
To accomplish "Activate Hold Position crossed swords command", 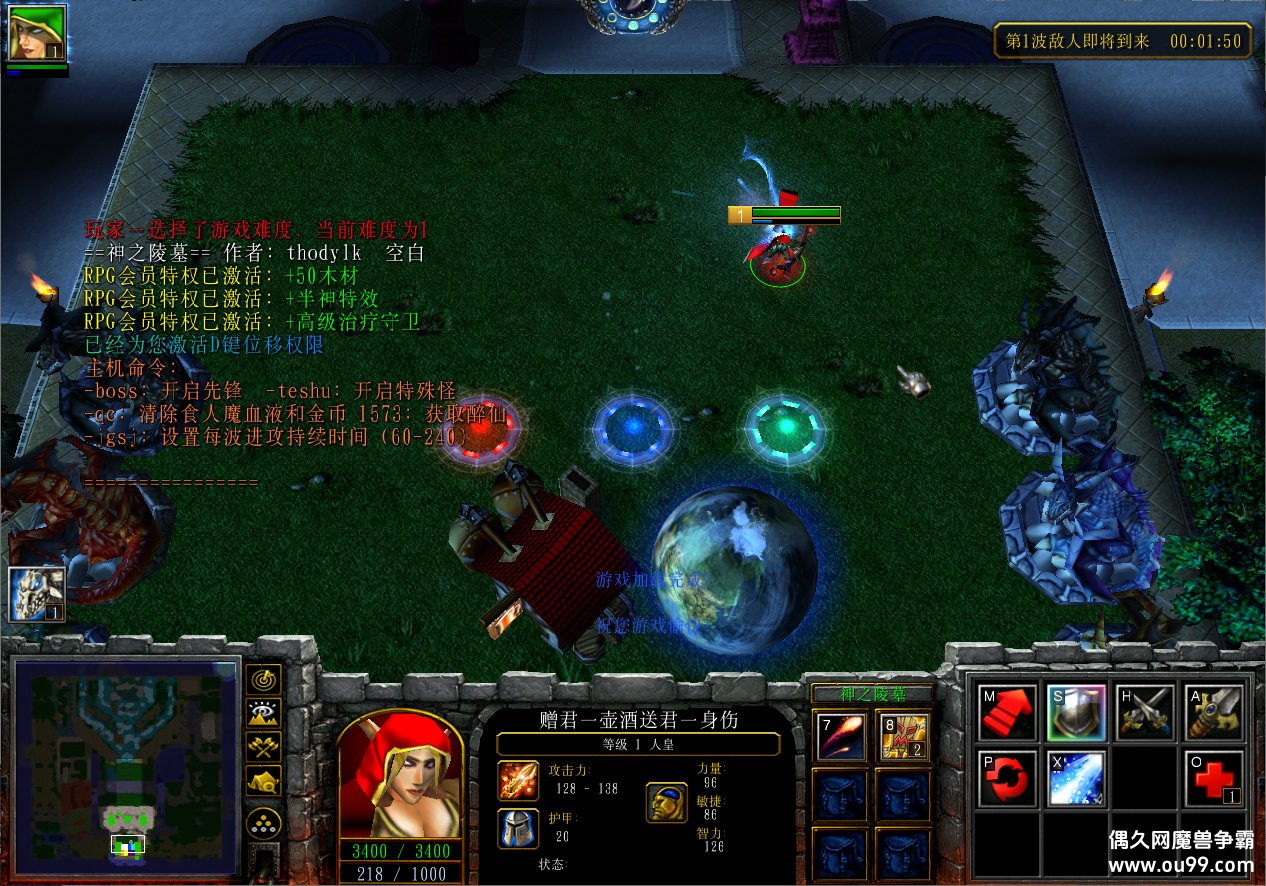I will click(1145, 711).
